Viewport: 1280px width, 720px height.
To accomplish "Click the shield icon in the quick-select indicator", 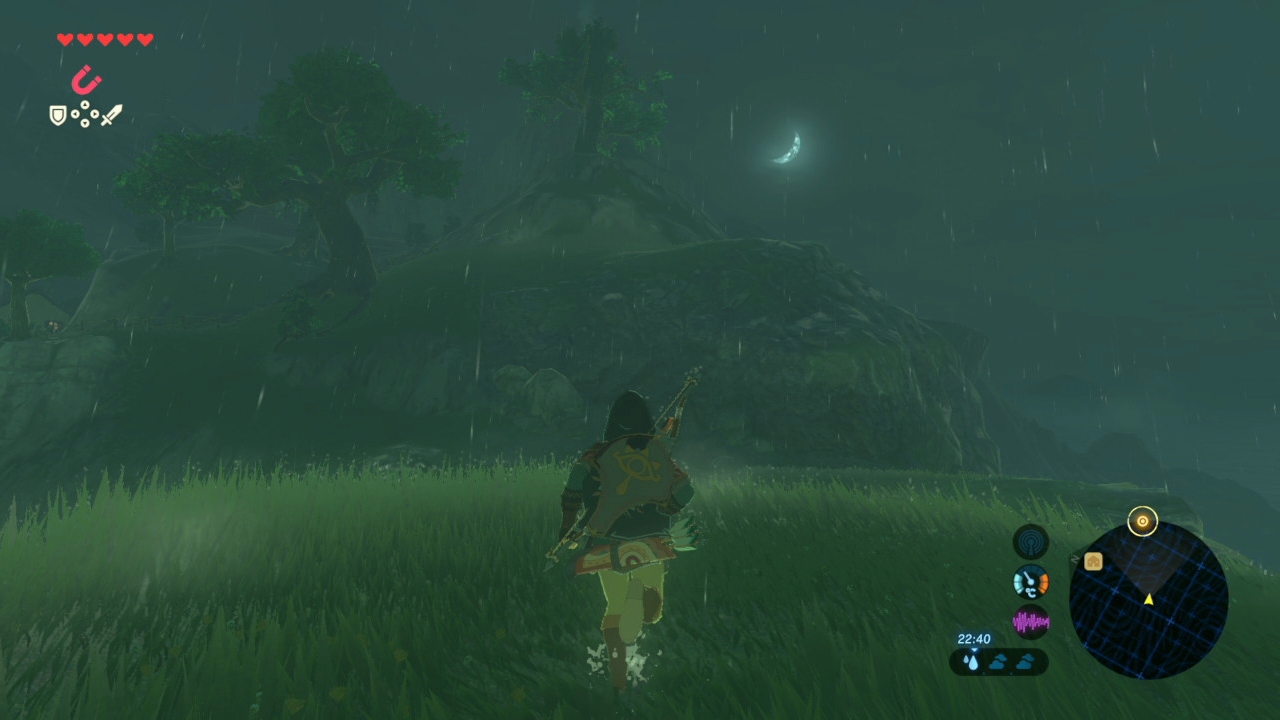I will click(57, 115).
